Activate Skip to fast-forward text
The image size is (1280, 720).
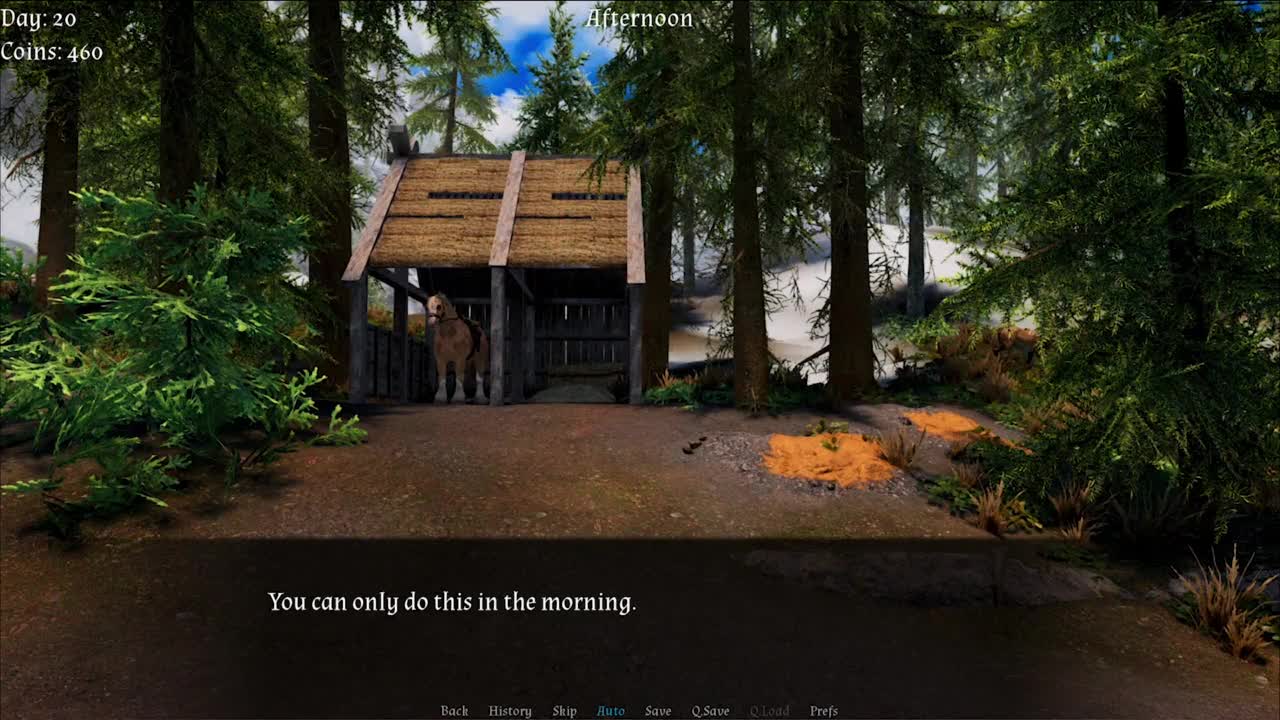[564, 711]
